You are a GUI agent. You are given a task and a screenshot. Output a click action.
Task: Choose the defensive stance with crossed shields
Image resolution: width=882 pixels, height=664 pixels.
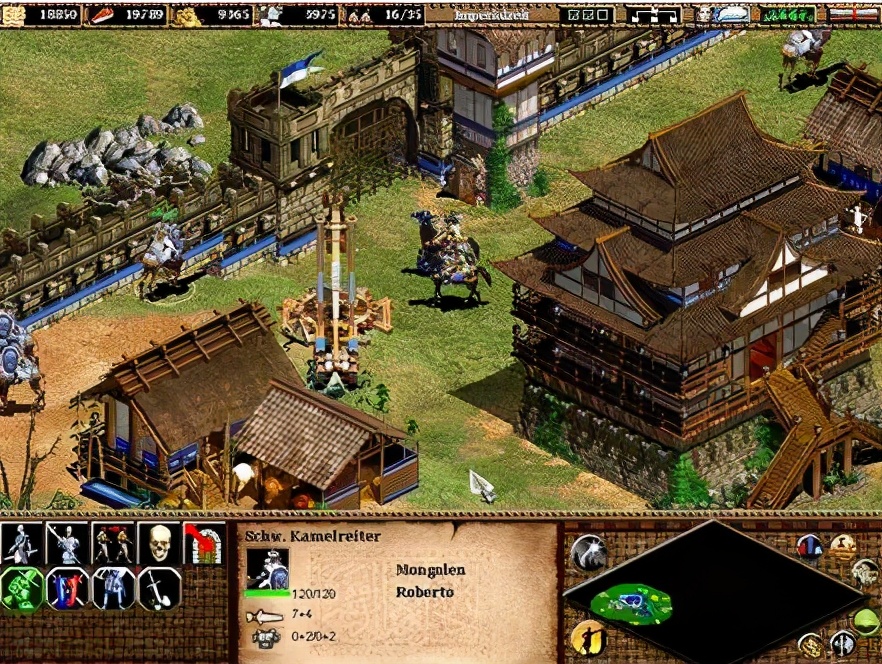[68, 589]
